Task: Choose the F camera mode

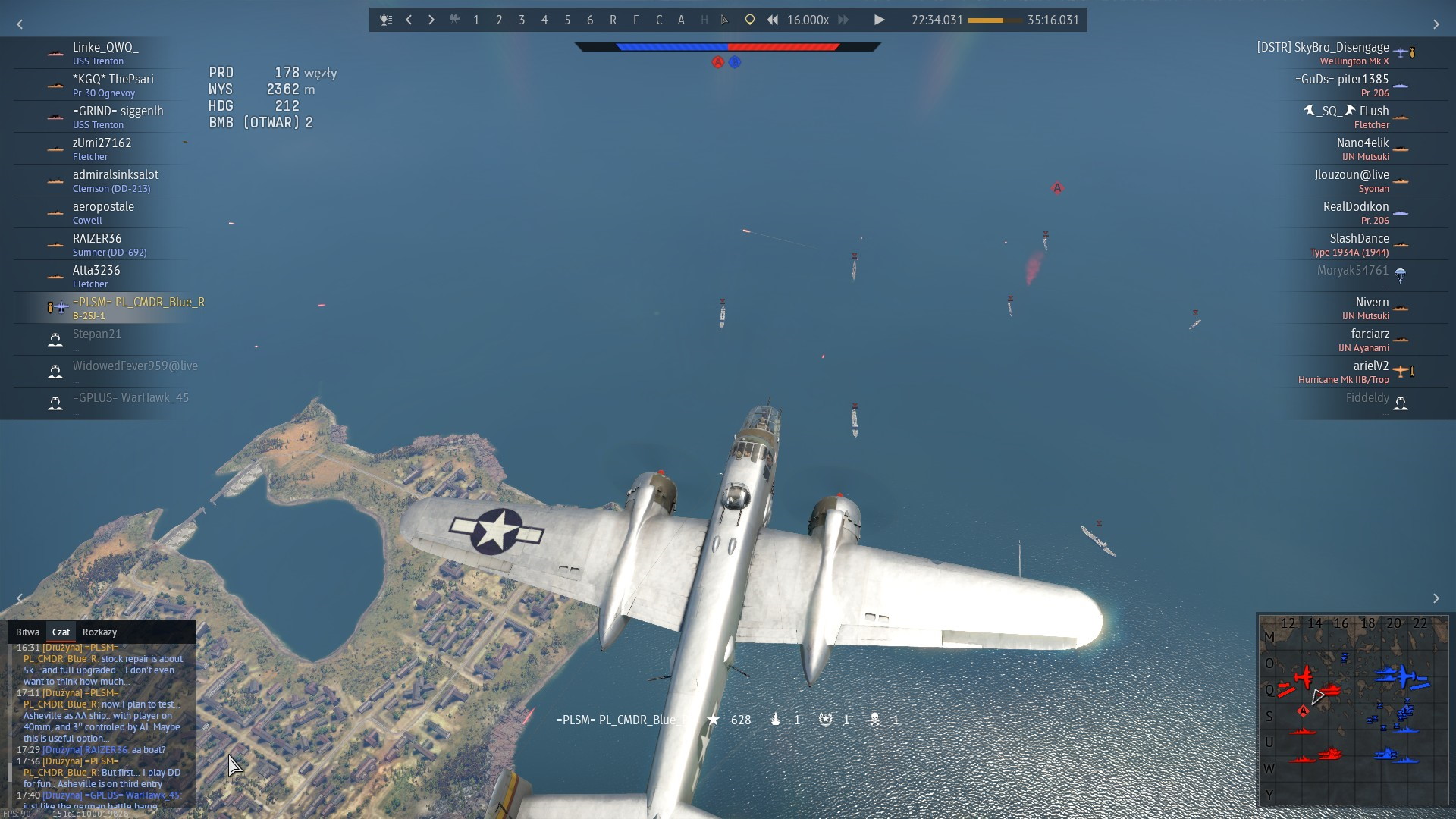Action: [635, 20]
